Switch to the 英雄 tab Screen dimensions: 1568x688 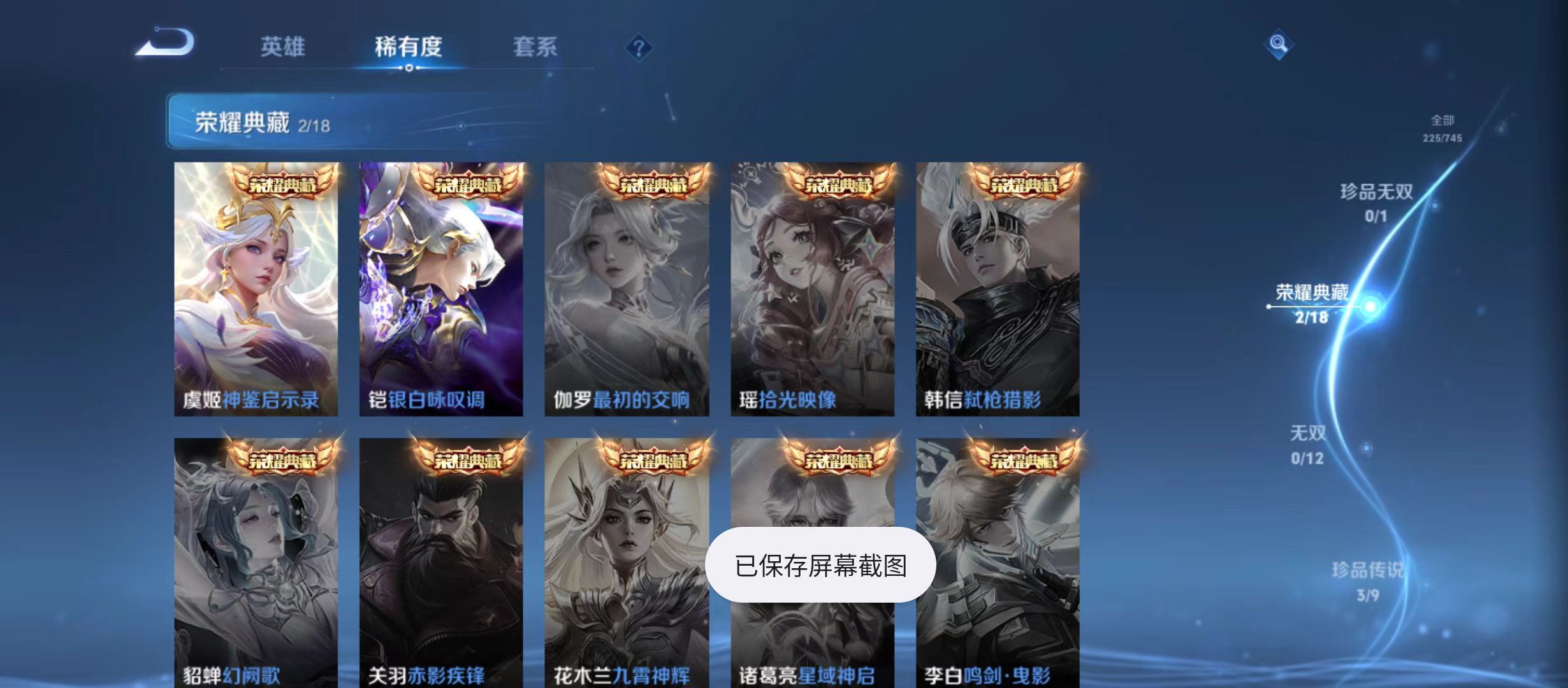coord(283,47)
